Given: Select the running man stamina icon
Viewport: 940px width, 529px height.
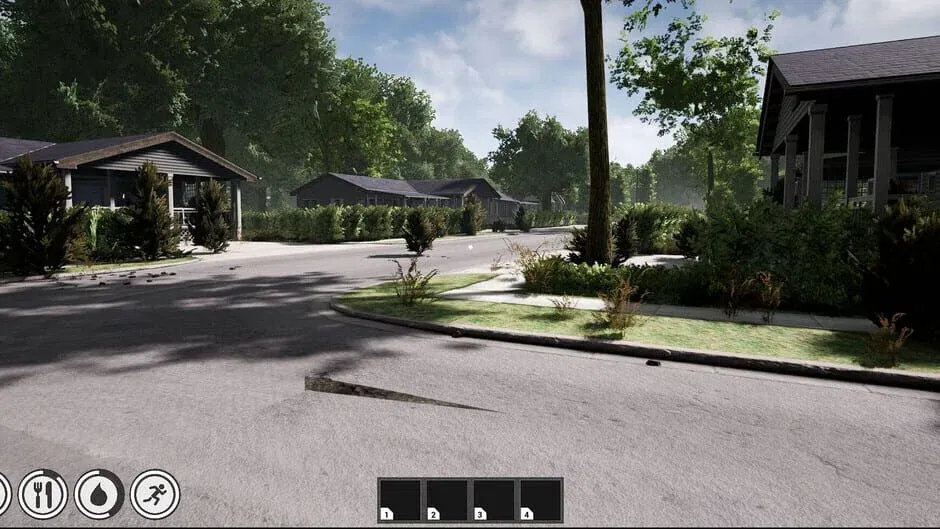Looking at the screenshot, I should (155, 494).
